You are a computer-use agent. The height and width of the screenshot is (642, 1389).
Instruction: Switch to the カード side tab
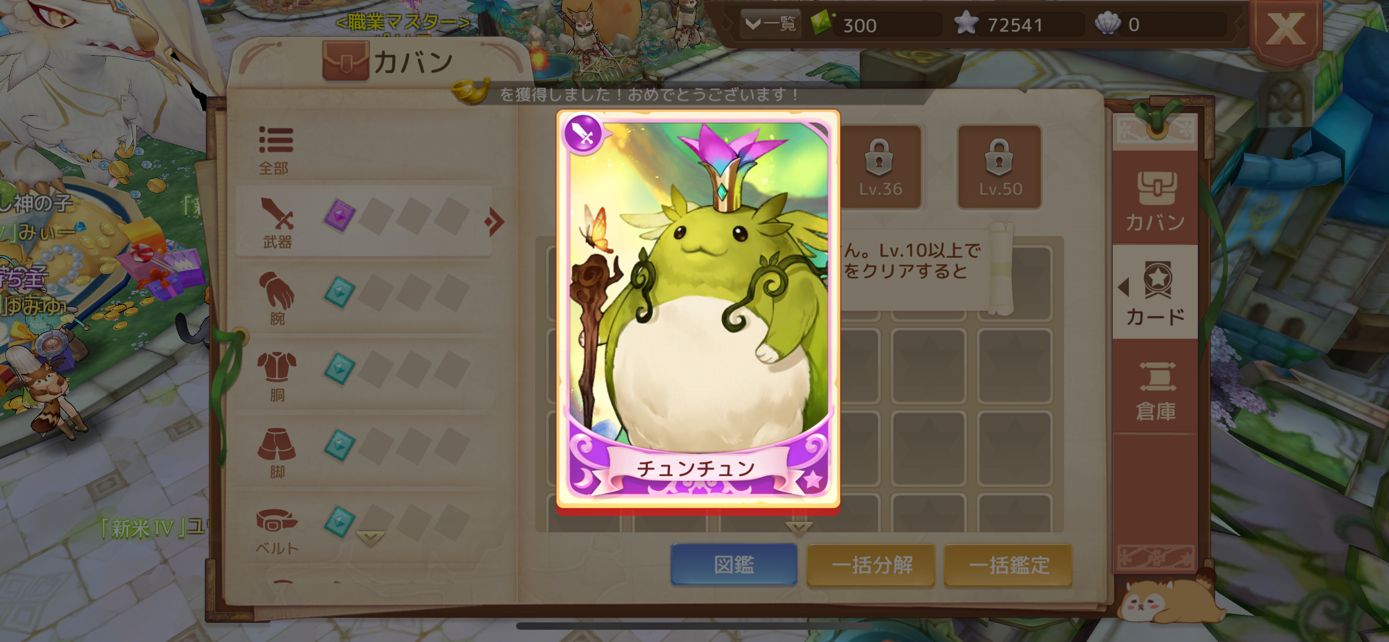point(1155,294)
